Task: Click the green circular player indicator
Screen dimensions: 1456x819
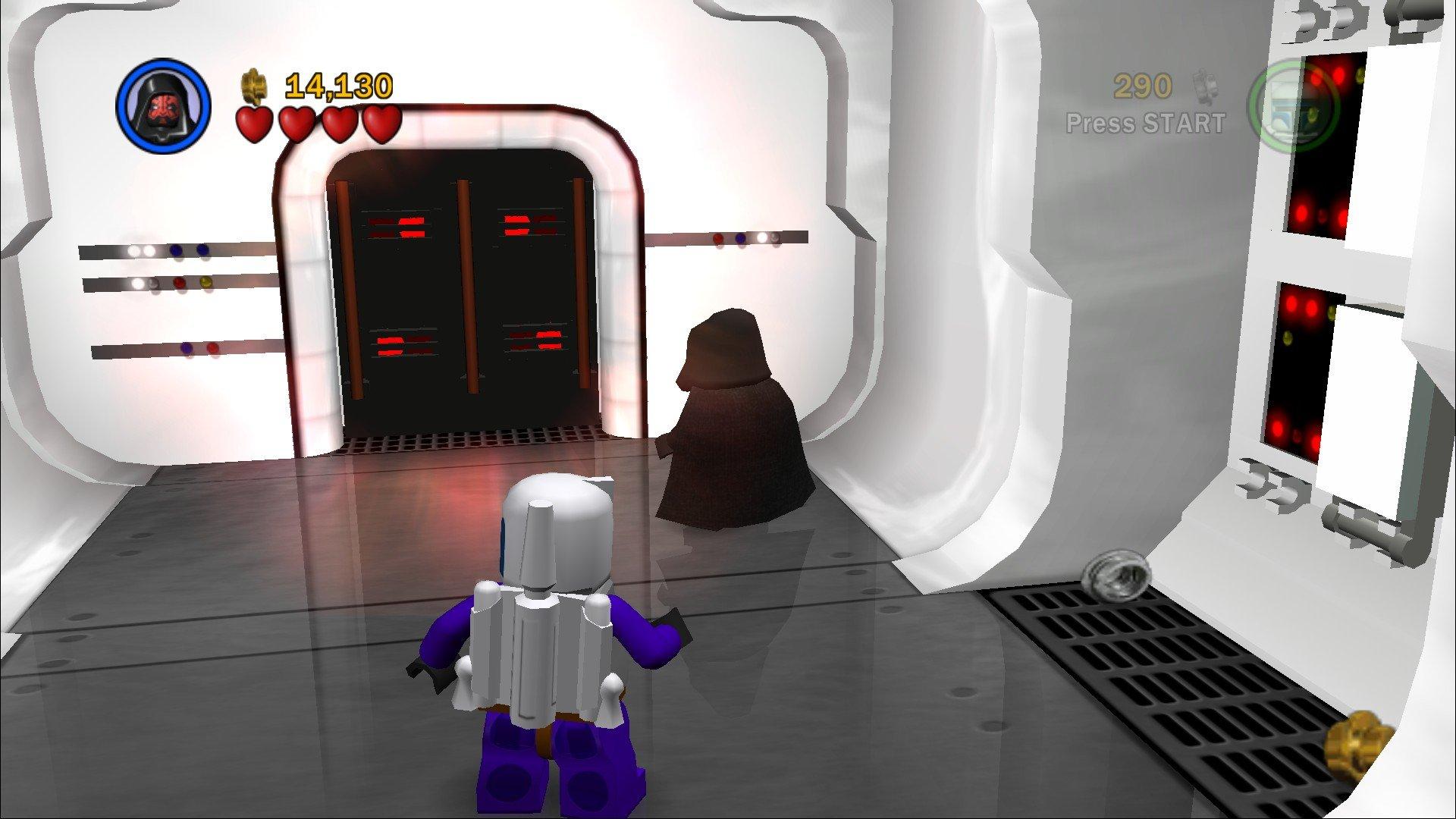Action: pyautogui.click(x=1294, y=106)
